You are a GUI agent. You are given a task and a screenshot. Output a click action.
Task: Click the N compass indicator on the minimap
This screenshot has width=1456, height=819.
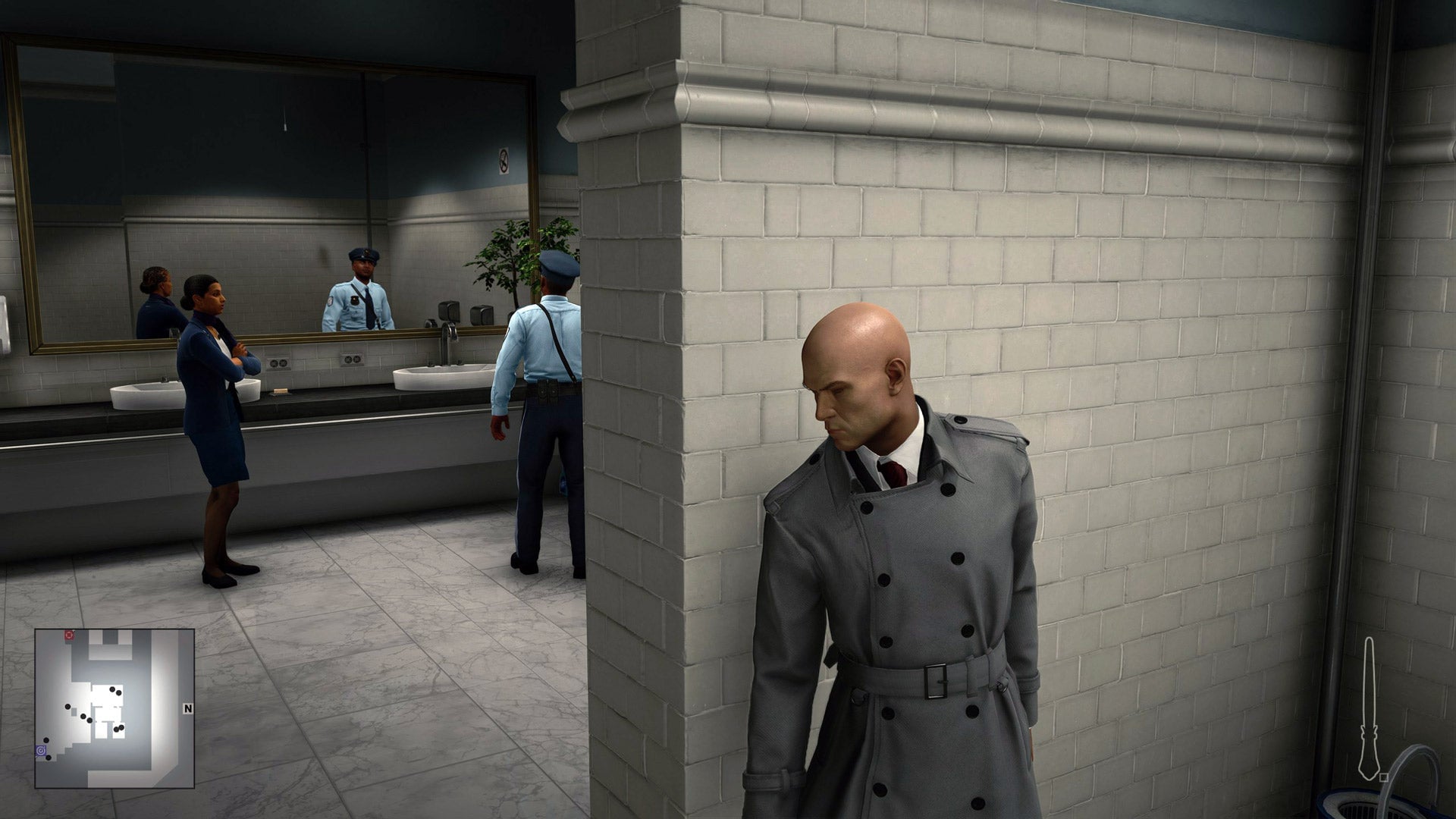click(x=188, y=708)
